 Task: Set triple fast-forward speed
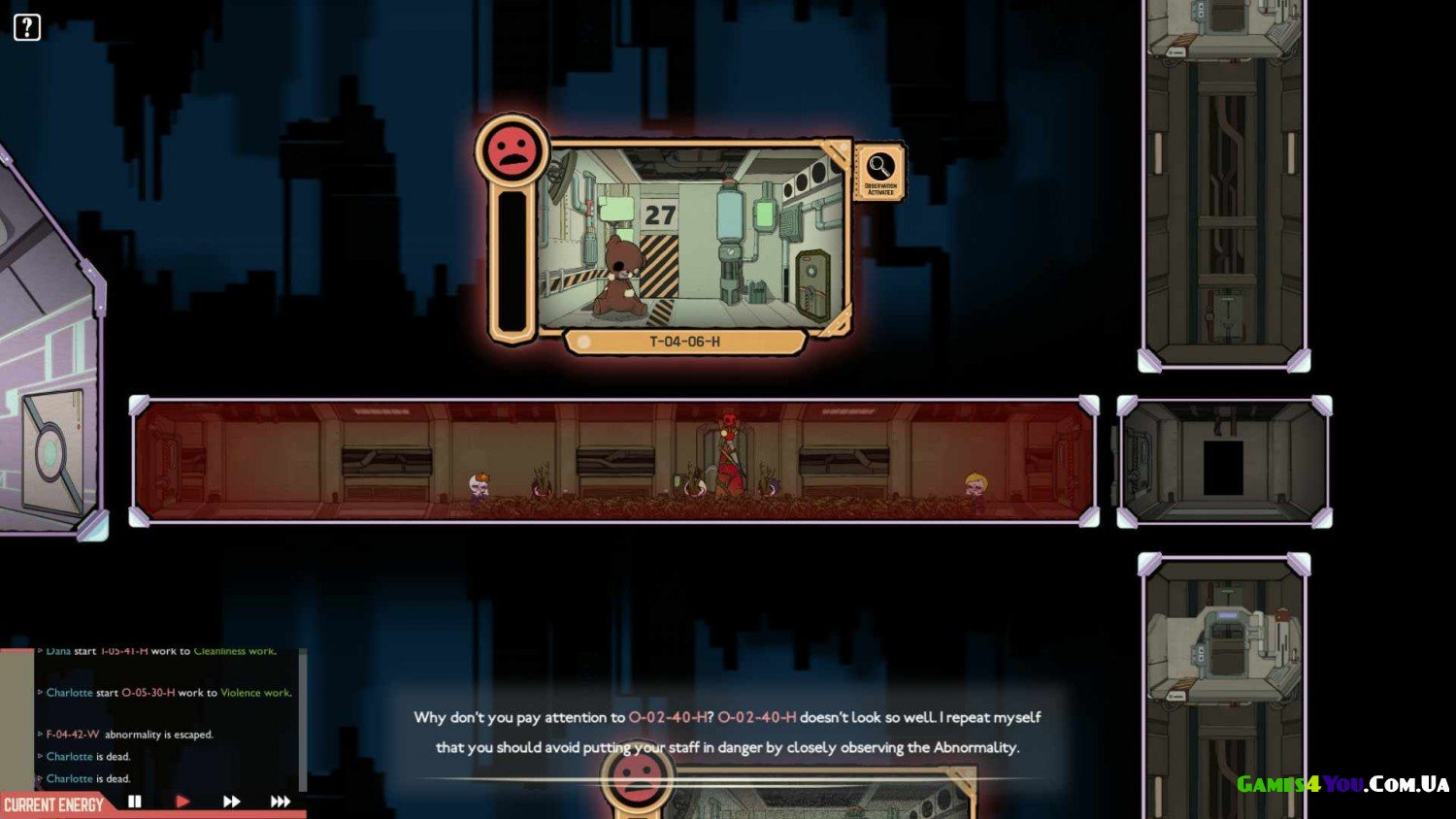tap(280, 802)
